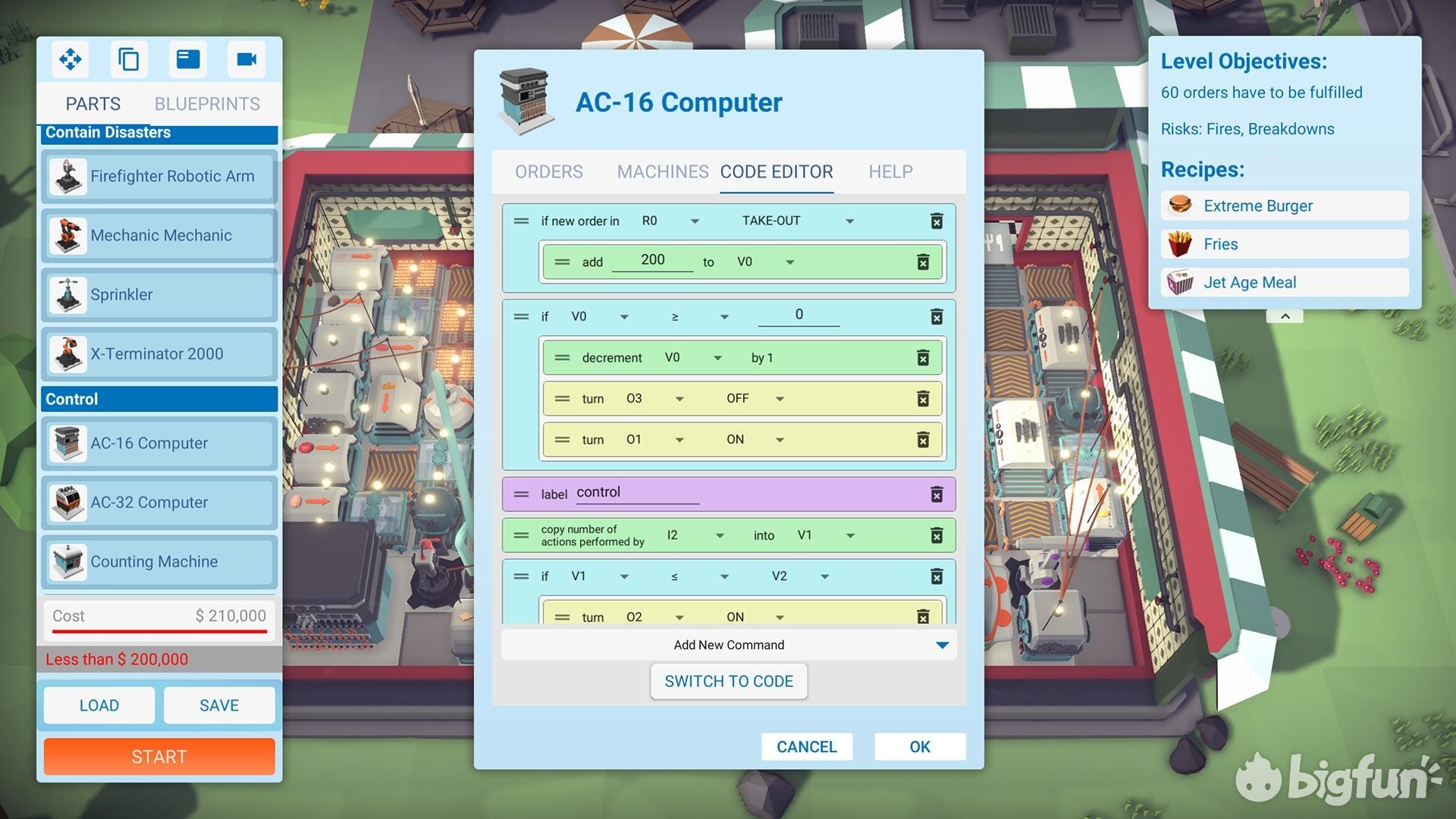Open the TAKE-OUT order type dropdown

[x=849, y=221]
